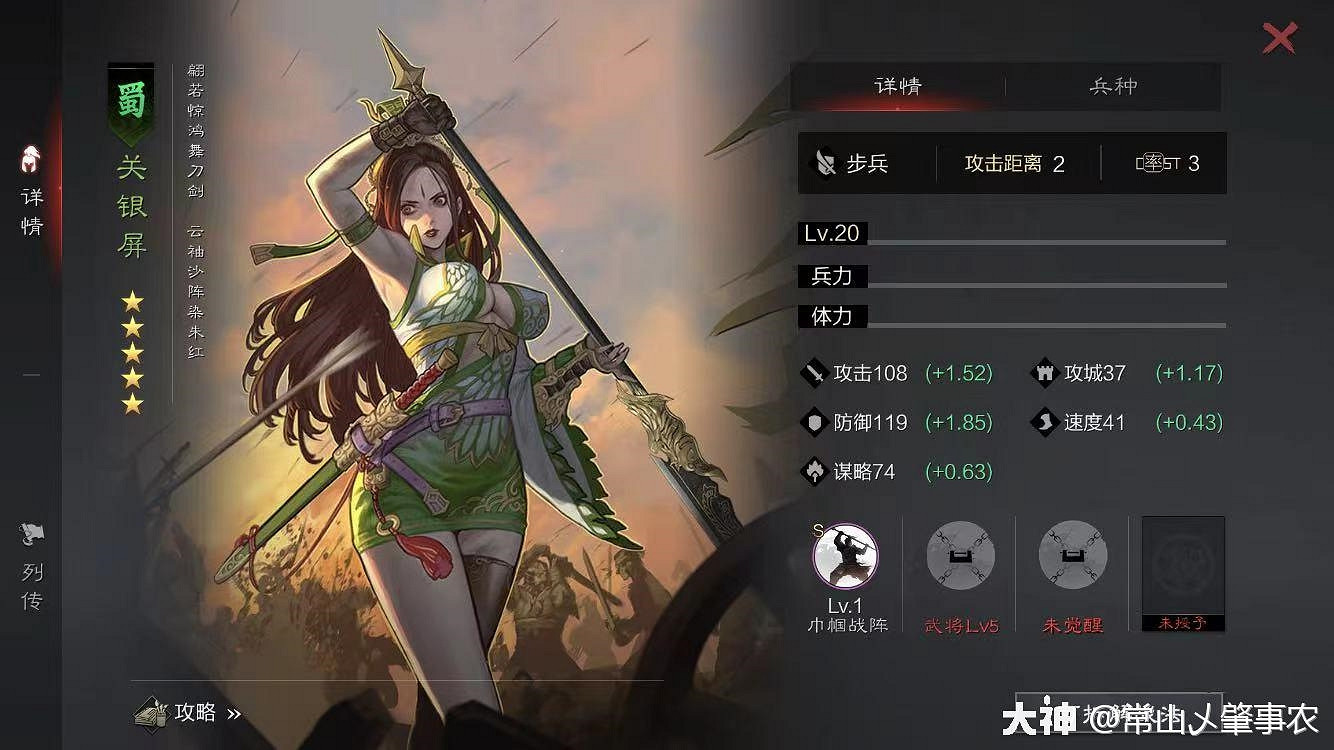The height and width of the screenshot is (750, 1334).
Task: Click the 蜀 faction emblem banner
Action: coord(133,103)
